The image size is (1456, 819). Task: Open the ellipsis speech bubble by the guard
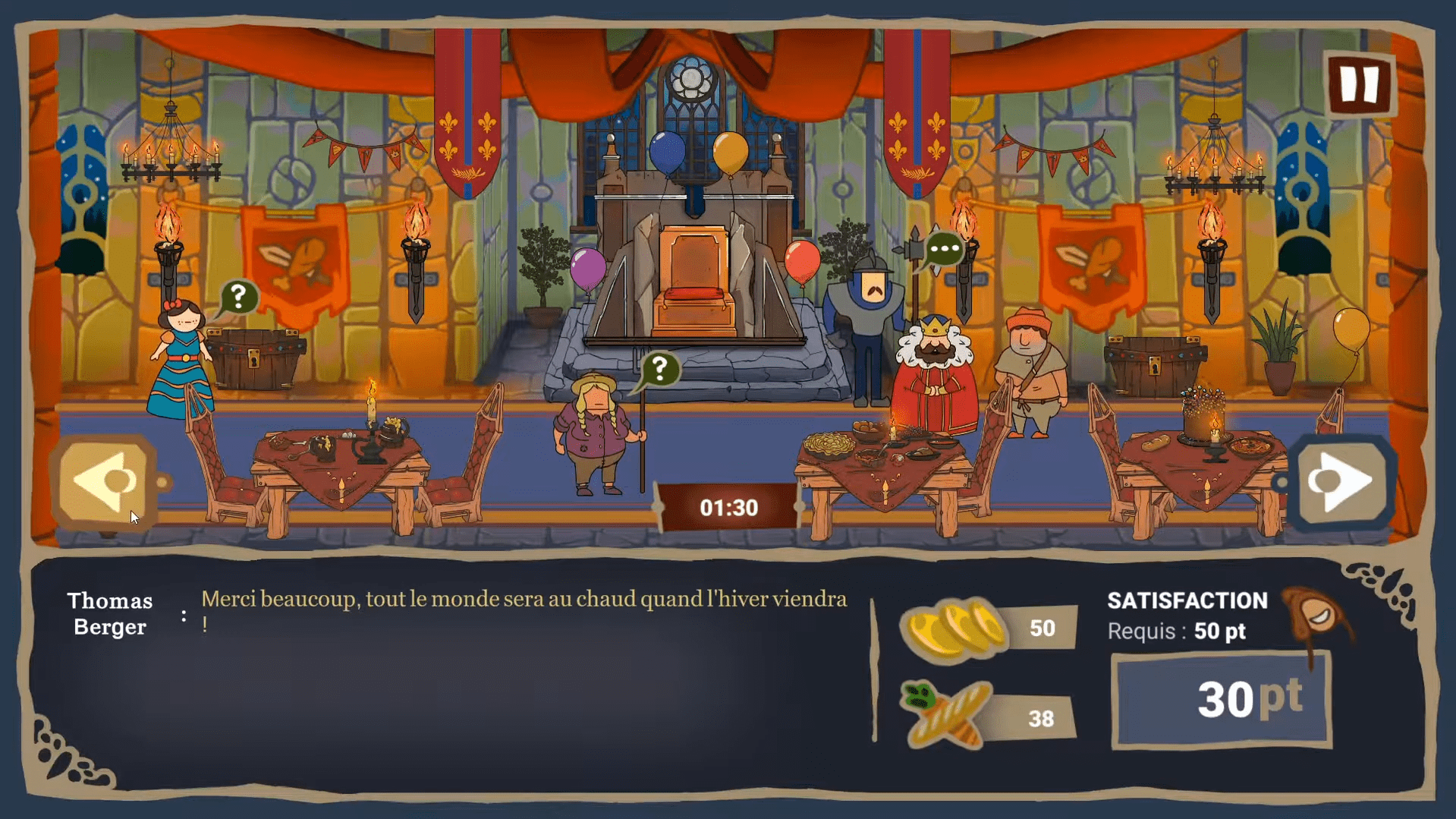point(944,248)
